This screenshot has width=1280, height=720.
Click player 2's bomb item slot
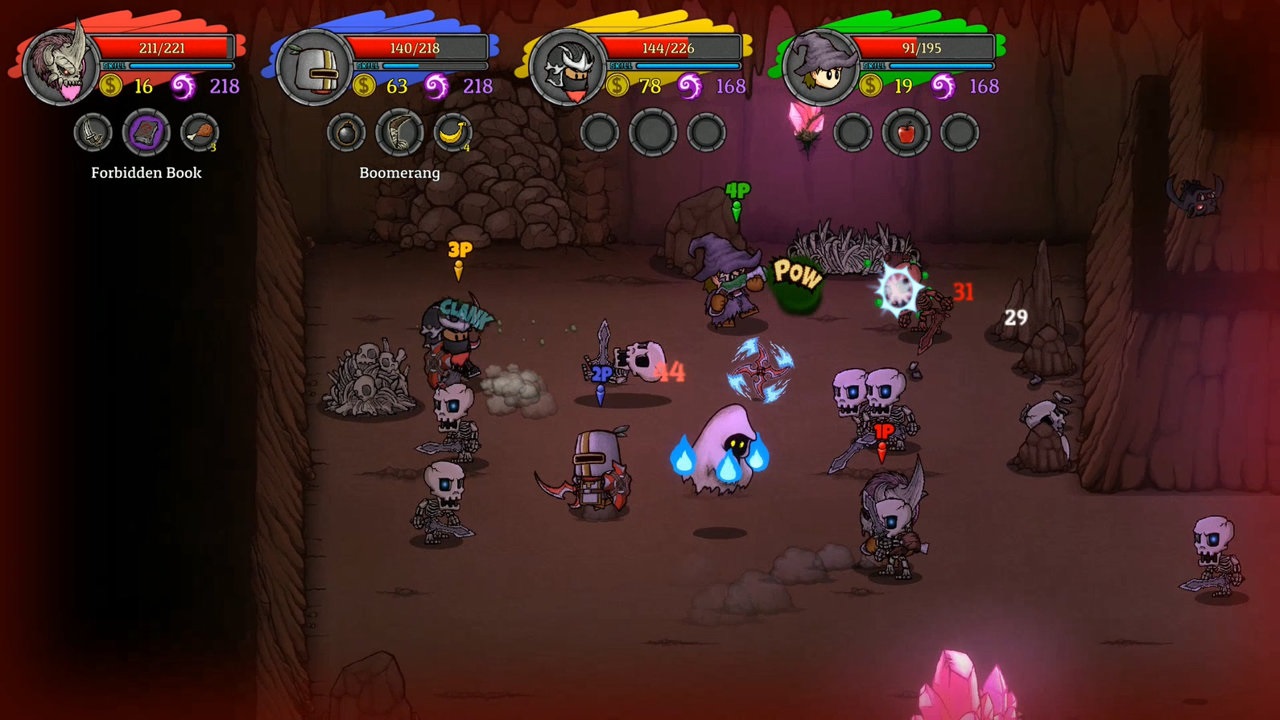click(x=345, y=131)
